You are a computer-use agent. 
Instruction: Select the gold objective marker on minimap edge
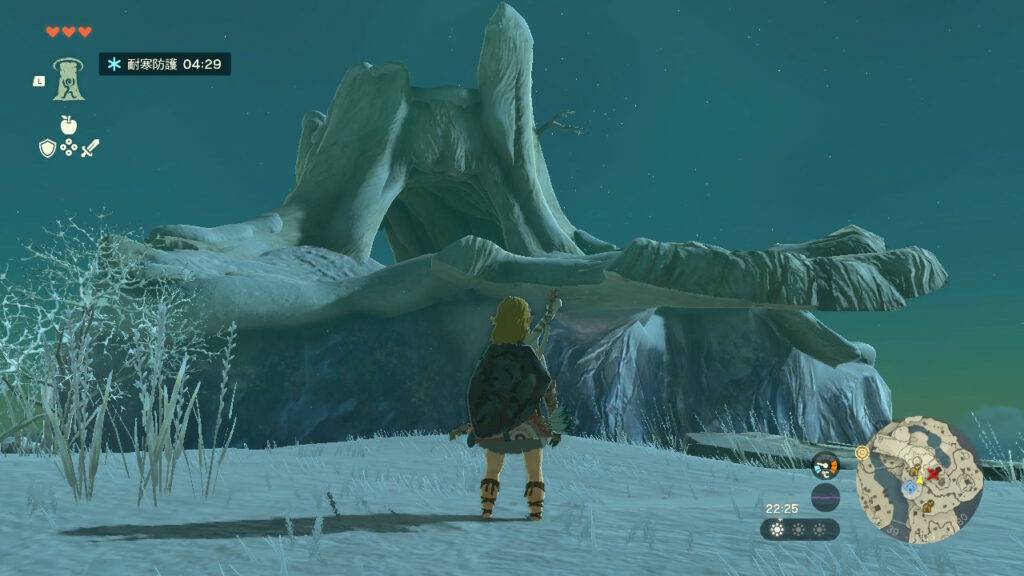click(x=862, y=453)
